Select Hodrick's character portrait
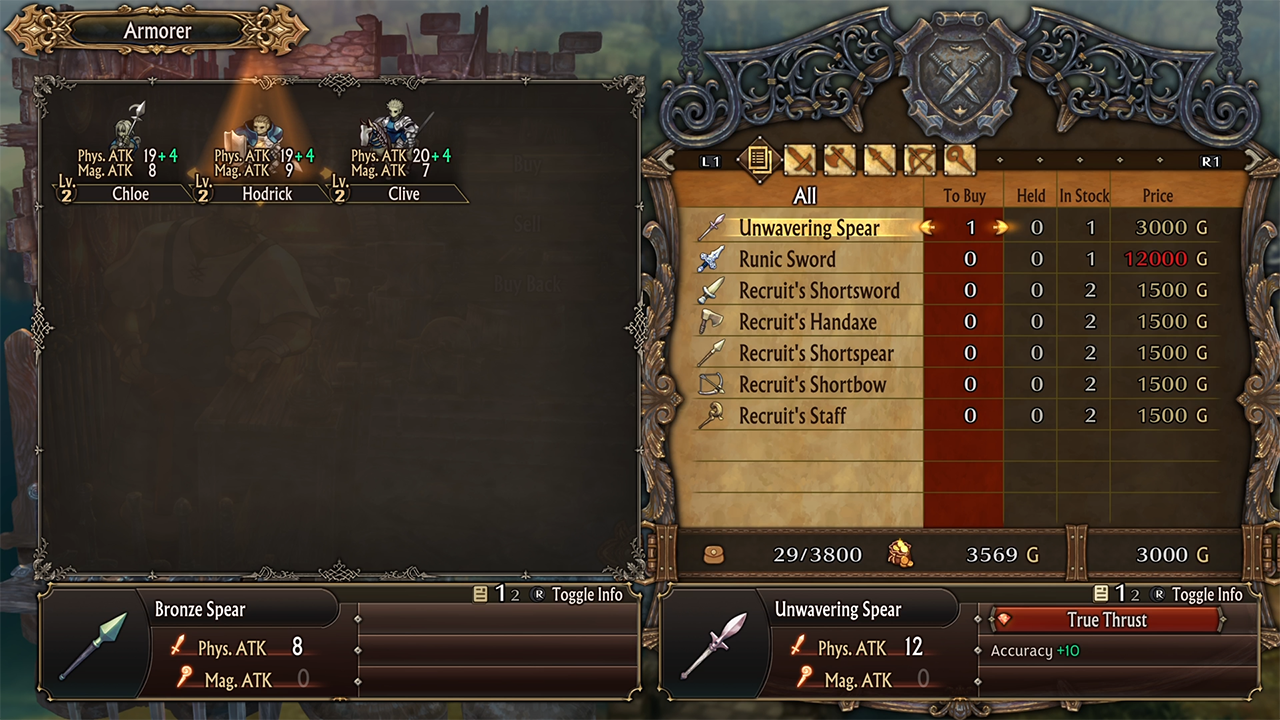The width and height of the screenshot is (1280, 720). [263, 130]
